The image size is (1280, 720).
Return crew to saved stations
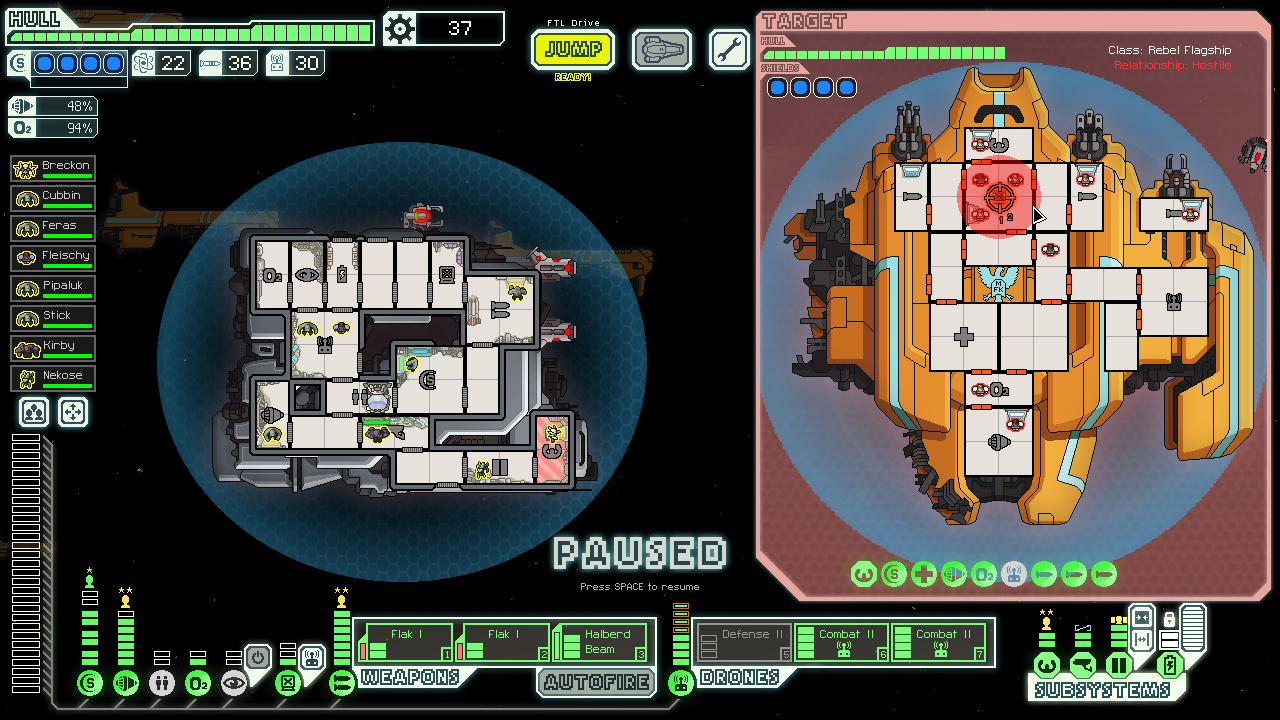(73, 412)
